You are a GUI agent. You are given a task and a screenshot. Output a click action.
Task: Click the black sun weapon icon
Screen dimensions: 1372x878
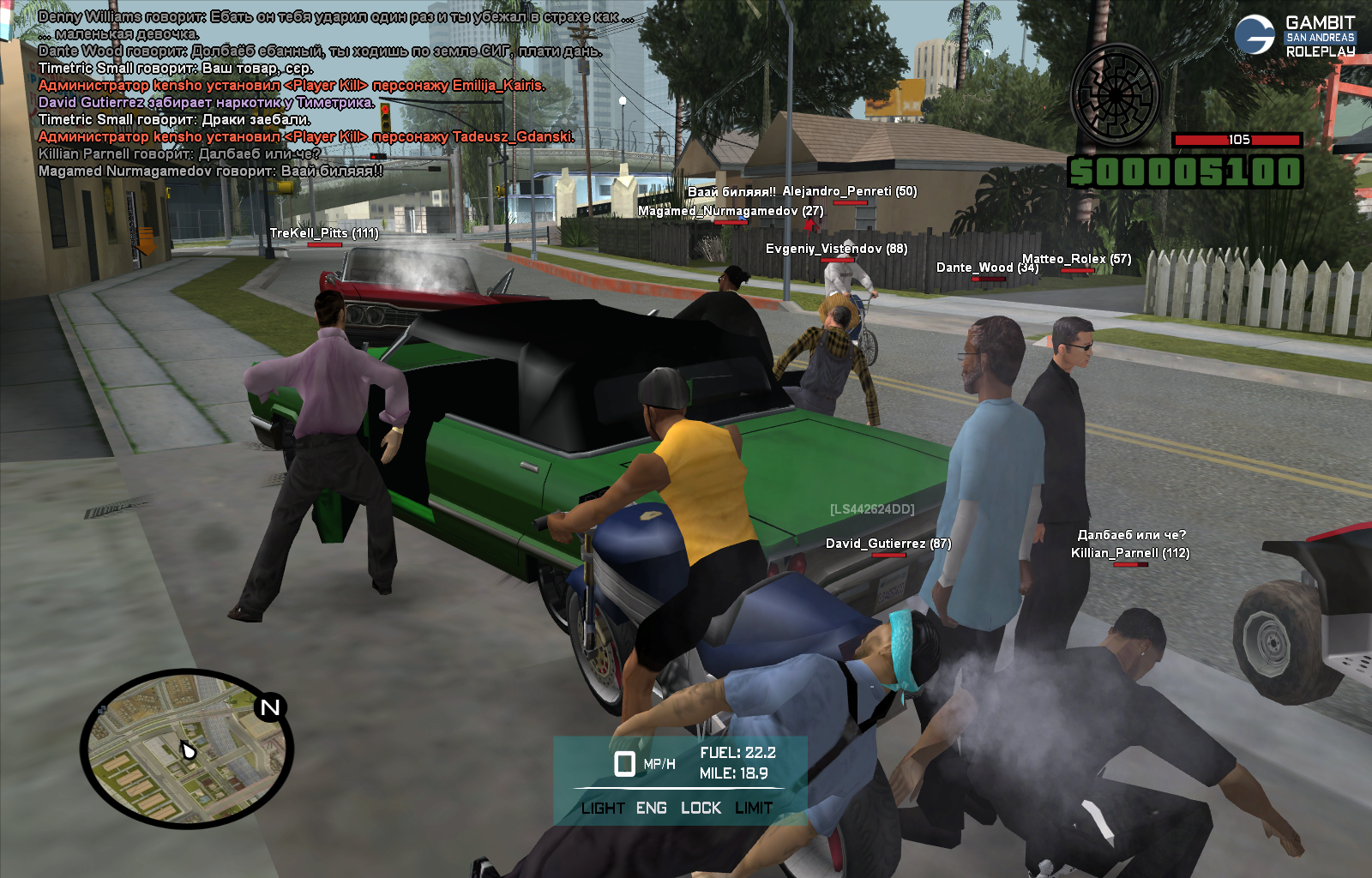[x=1115, y=94]
